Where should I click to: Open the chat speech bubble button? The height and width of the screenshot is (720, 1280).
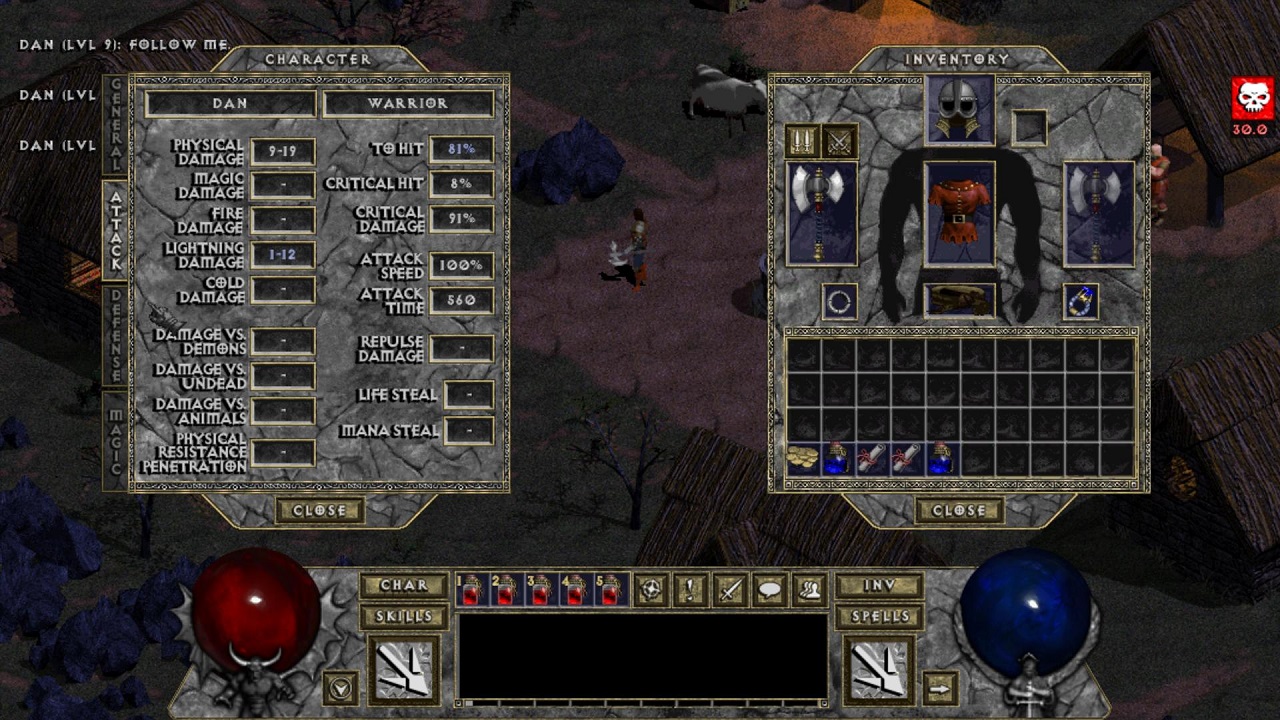tap(769, 590)
